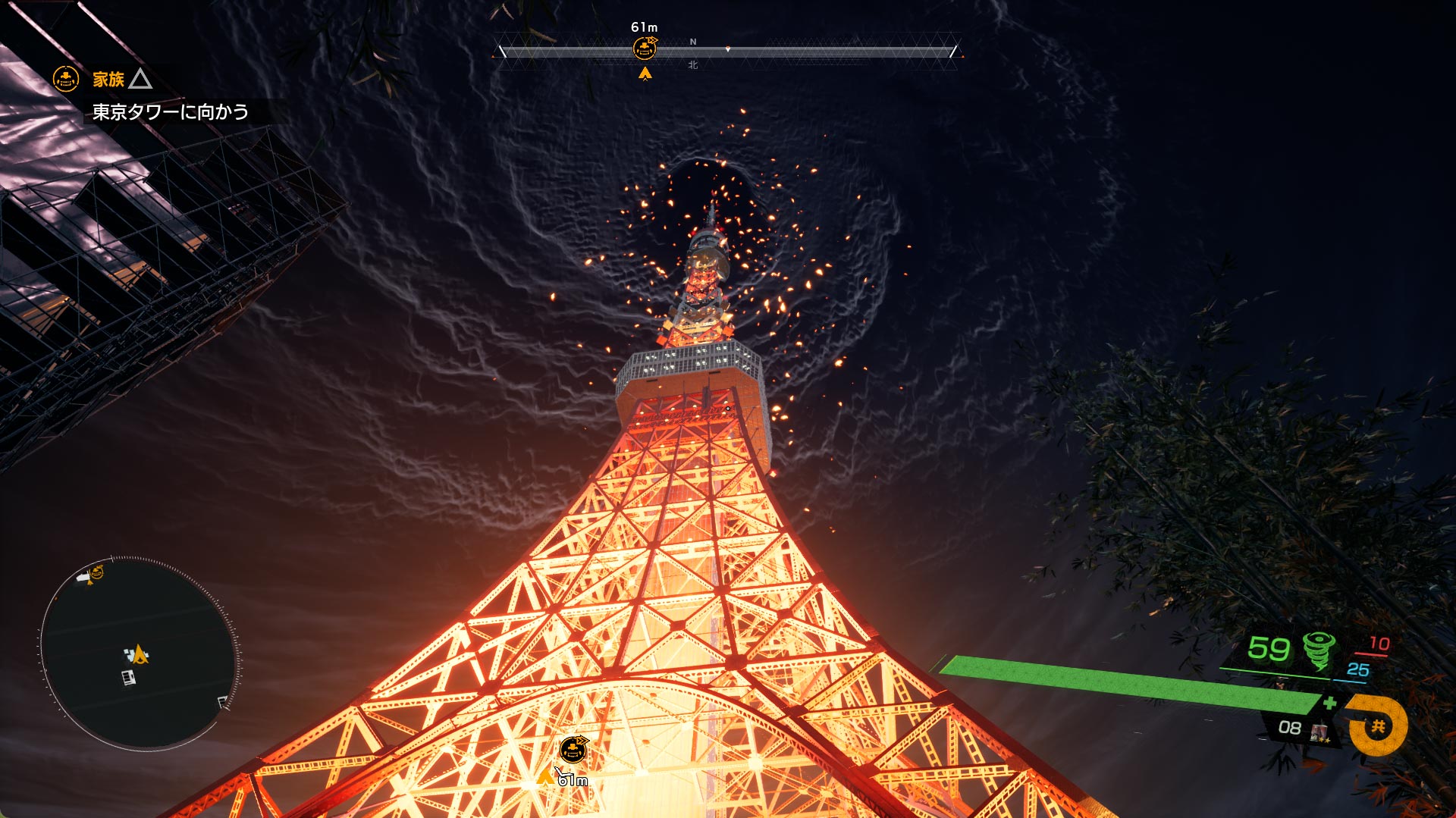Use the consumable food item showing 08
The height and width of the screenshot is (818, 1456).
click(1319, 731)
